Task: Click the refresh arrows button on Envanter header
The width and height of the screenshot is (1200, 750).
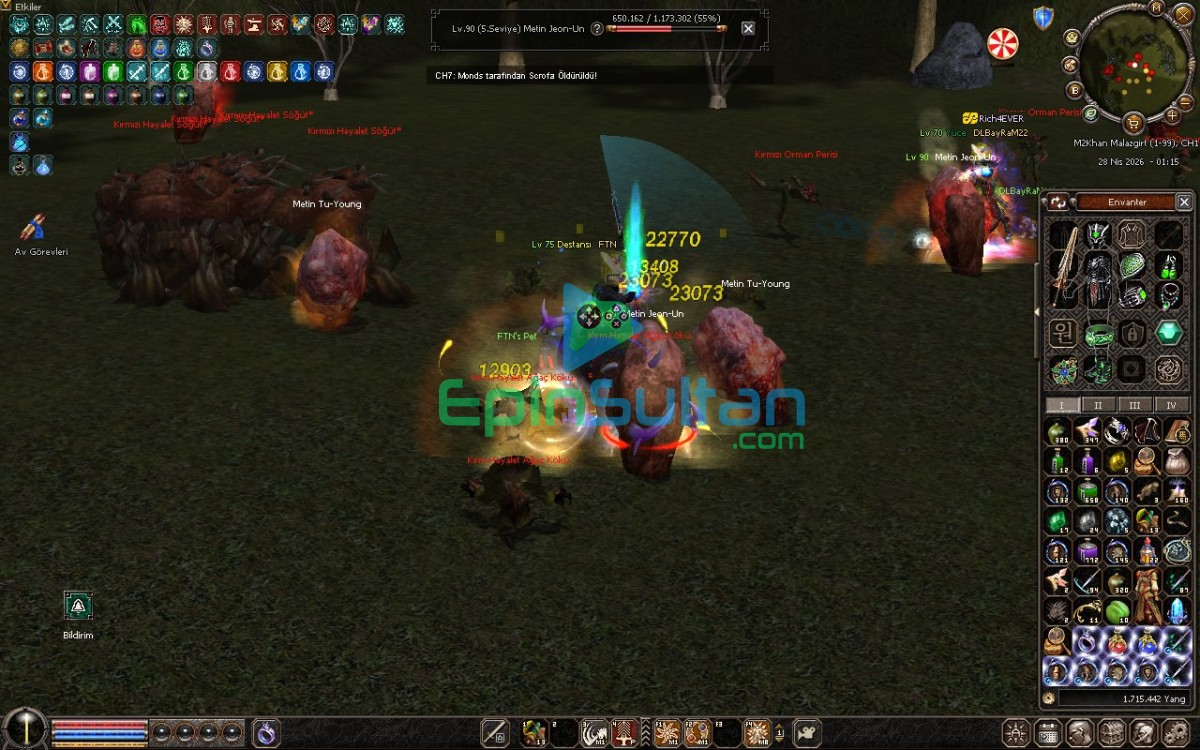Action: click(x=1060, y=202)
